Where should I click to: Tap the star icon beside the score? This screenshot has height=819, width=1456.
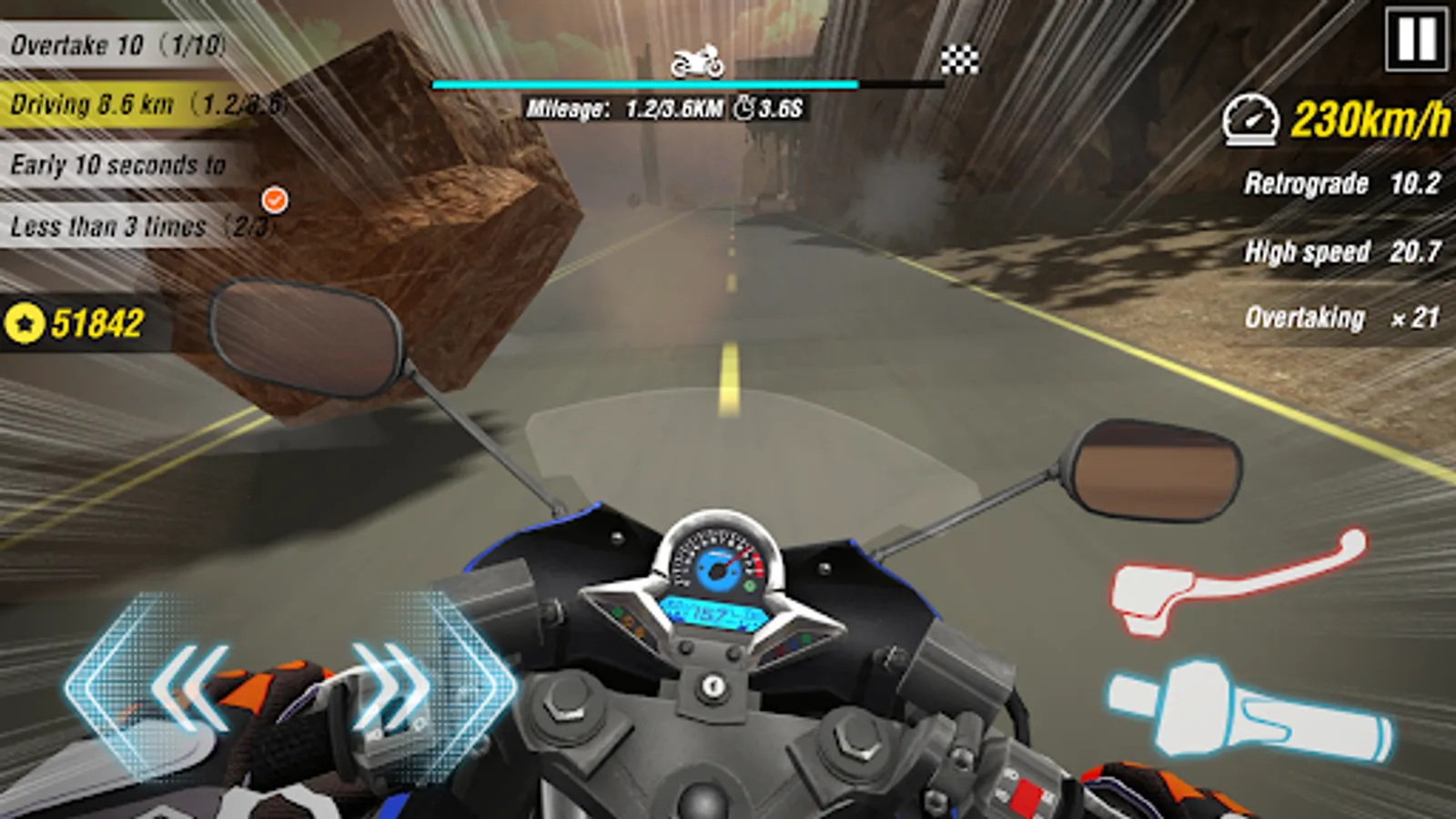pyautogui.click(x=25, y=319)
